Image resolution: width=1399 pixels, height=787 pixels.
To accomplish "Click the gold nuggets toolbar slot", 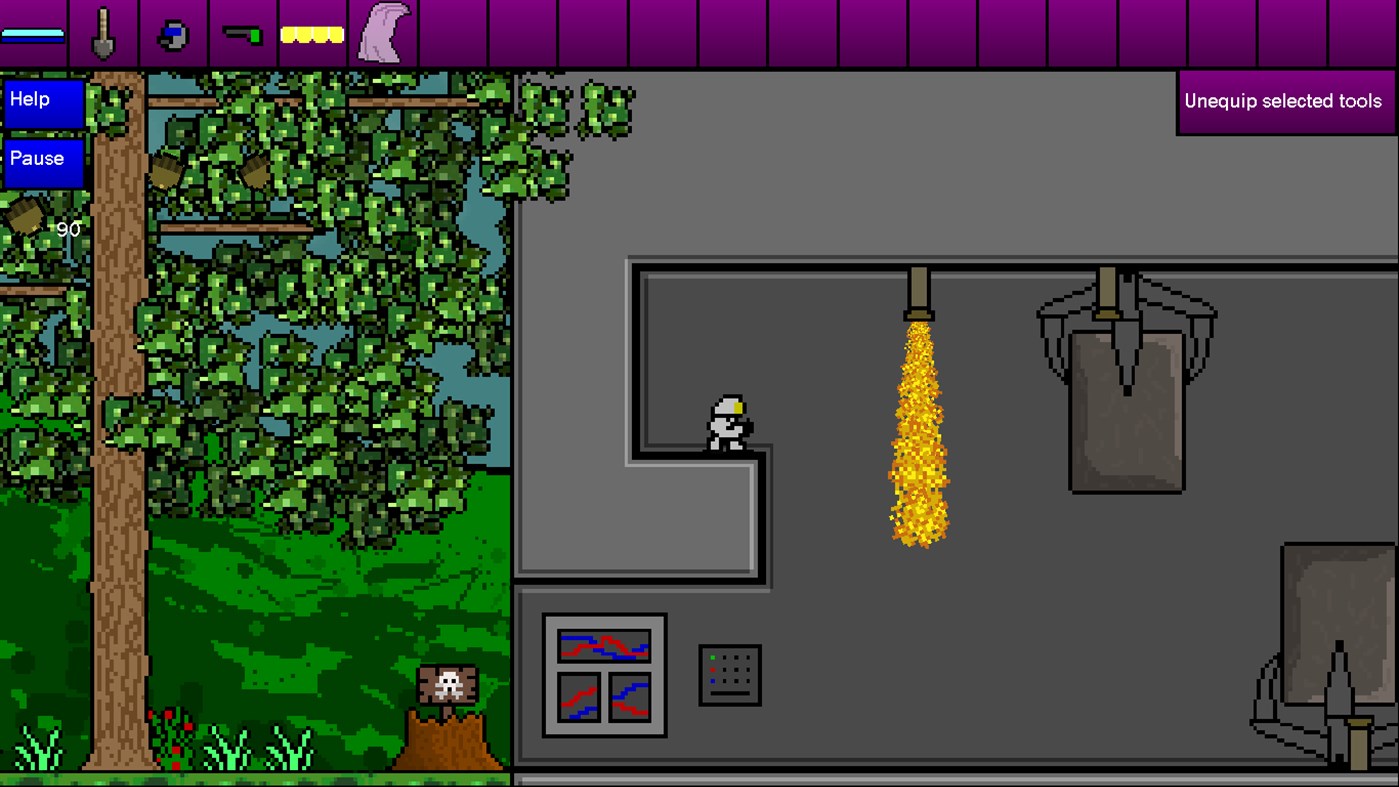I will [x=312, y=33].
